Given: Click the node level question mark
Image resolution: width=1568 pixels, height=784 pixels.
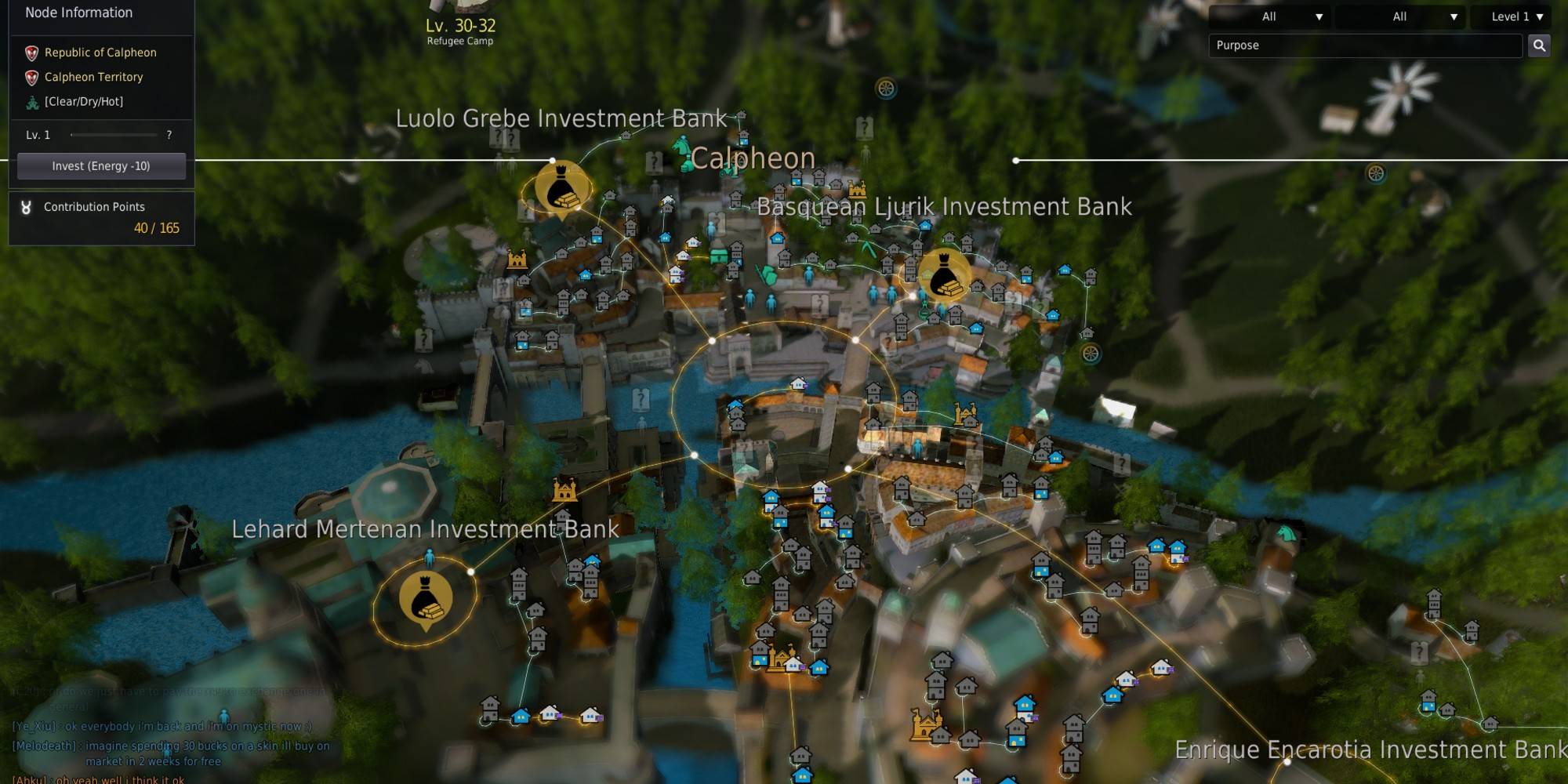Looking at the screenshot, I should point(169,135).
